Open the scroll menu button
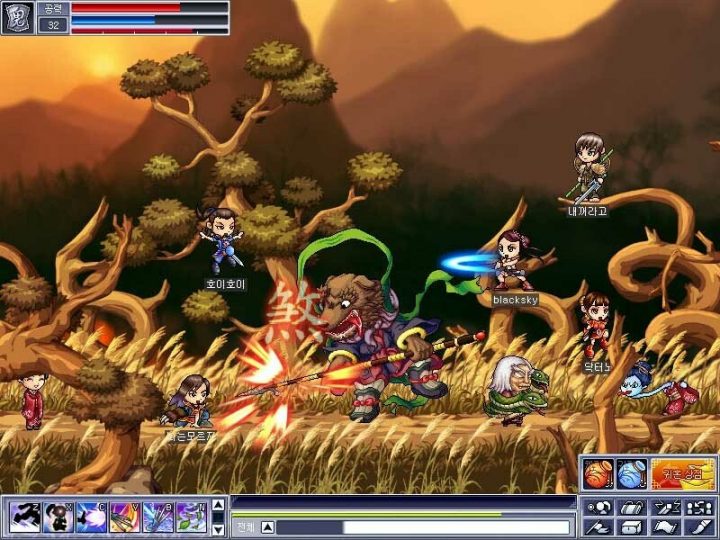Image resolution: width=720 pixels, height=540 pixels. click(666, 527)
